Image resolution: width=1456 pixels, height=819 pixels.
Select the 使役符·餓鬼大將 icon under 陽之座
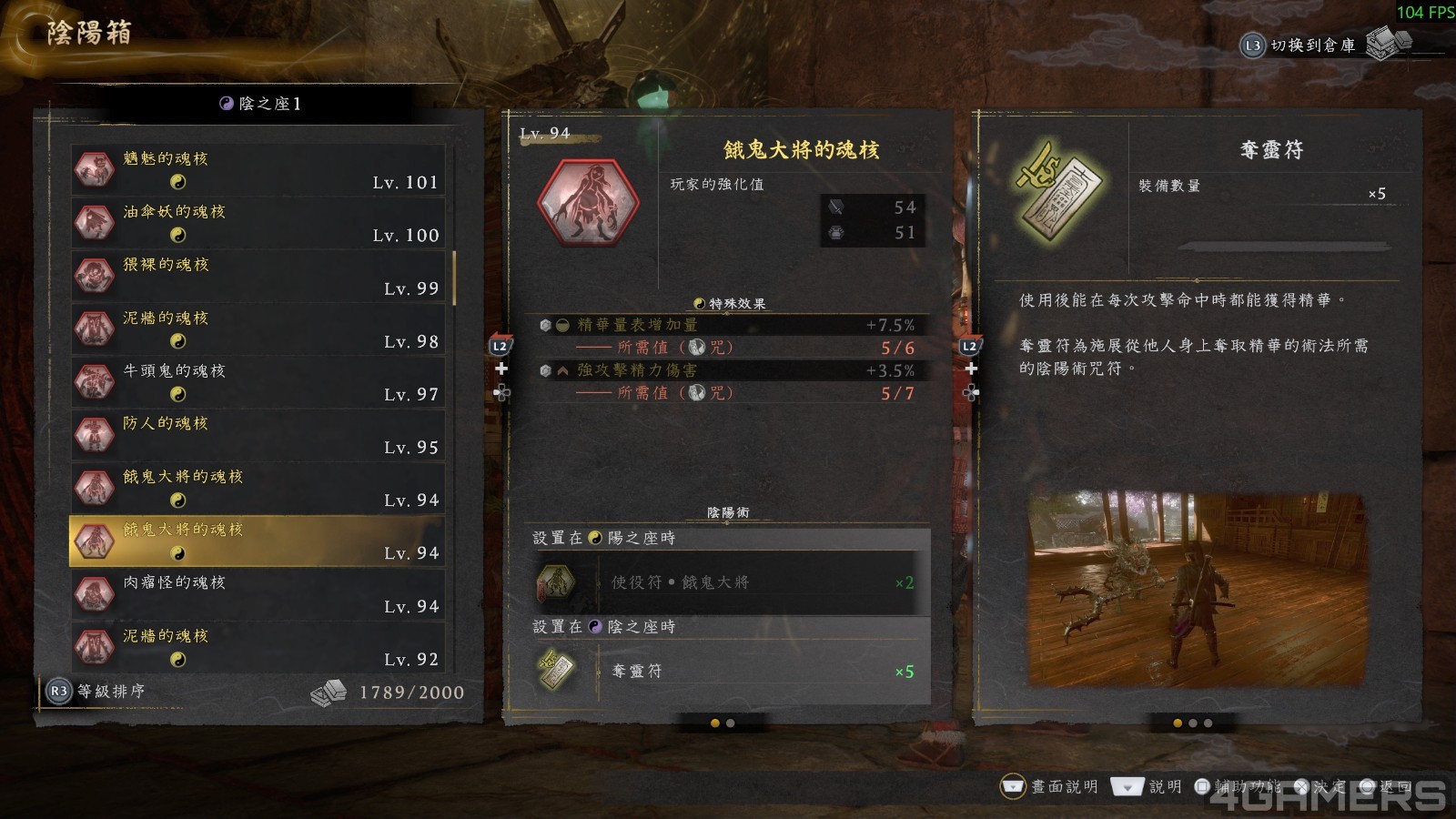556,582
